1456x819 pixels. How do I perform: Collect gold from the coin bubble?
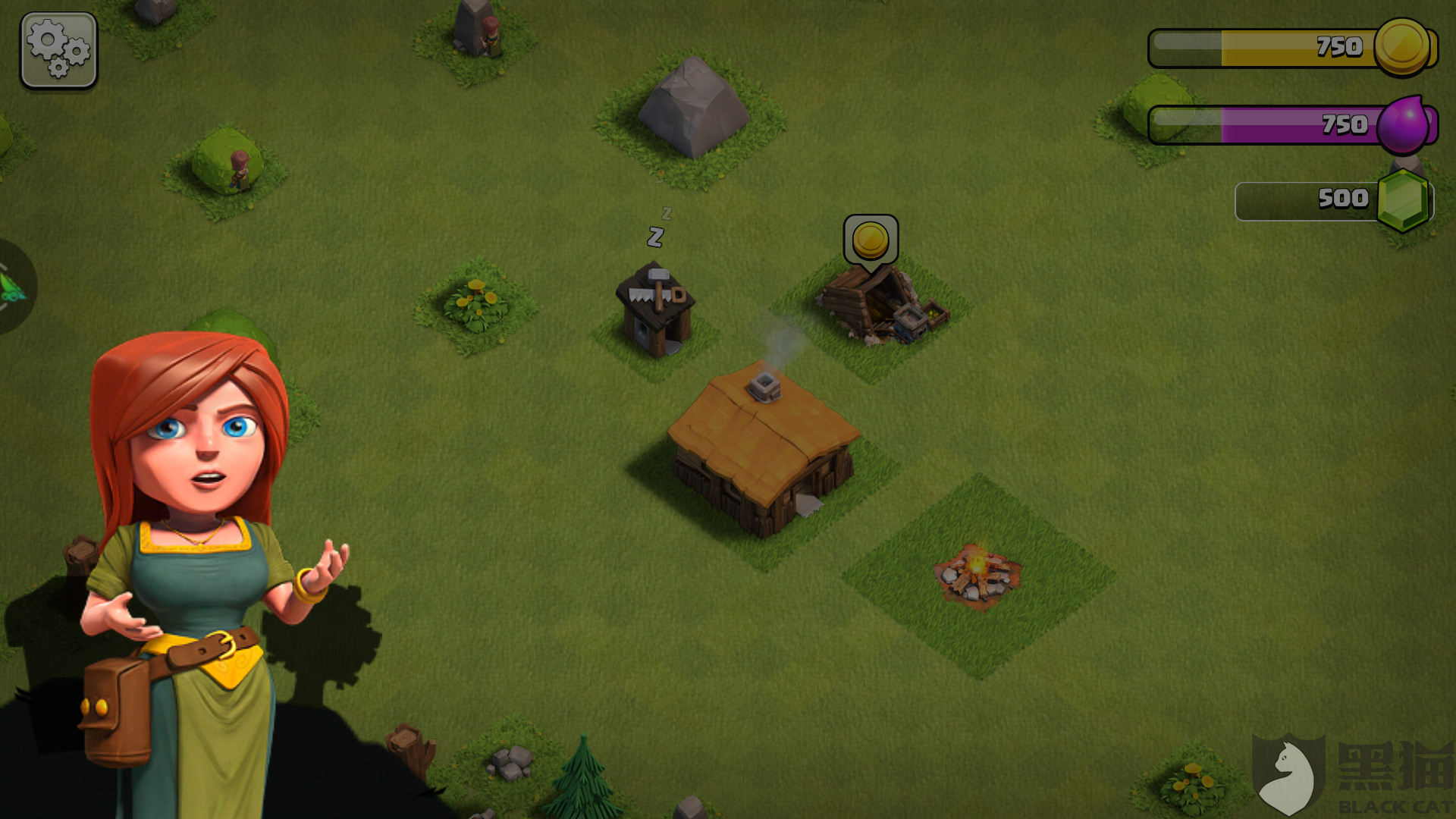871,240
